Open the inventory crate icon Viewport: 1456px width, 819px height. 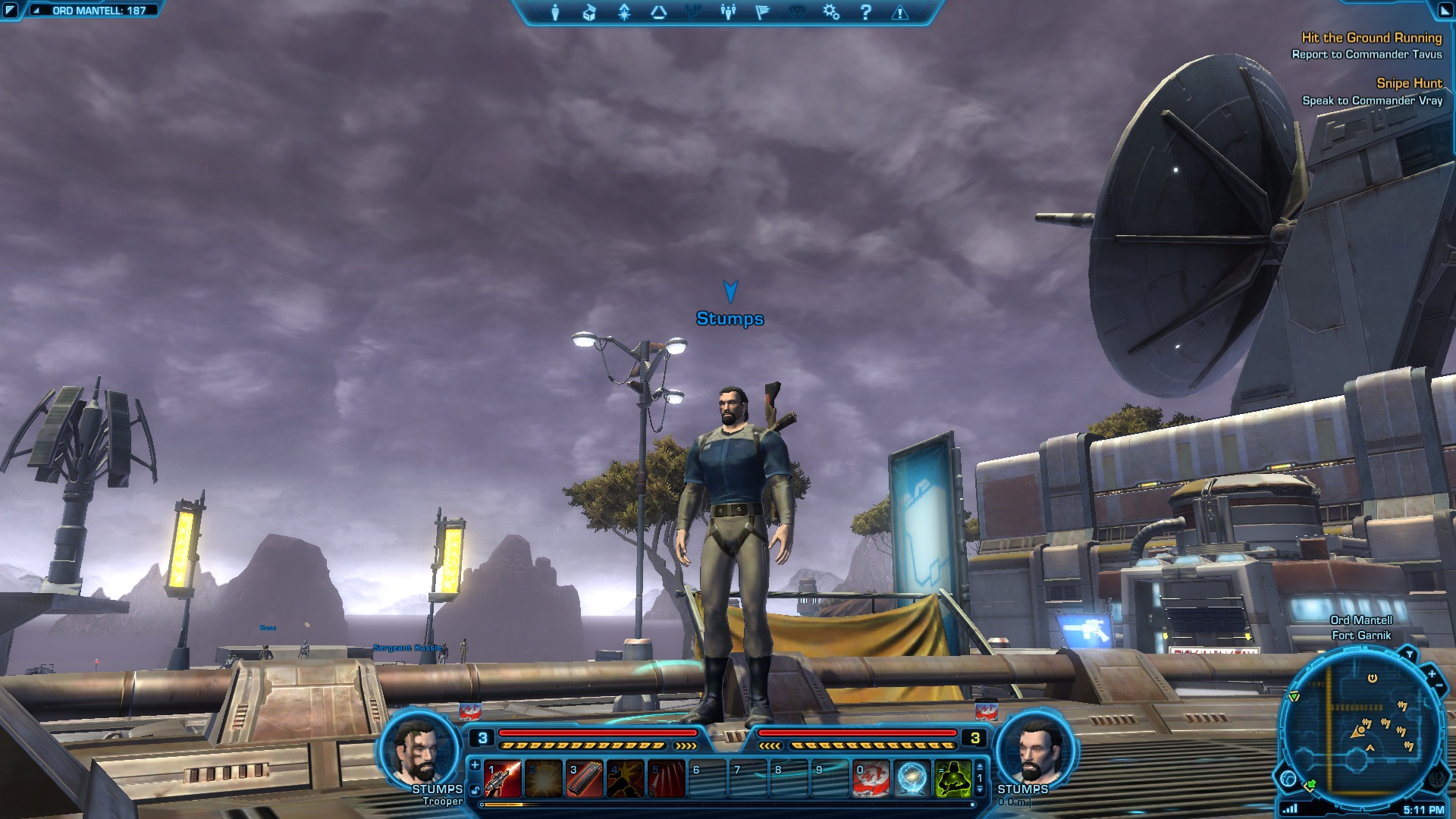pos(589,12)
